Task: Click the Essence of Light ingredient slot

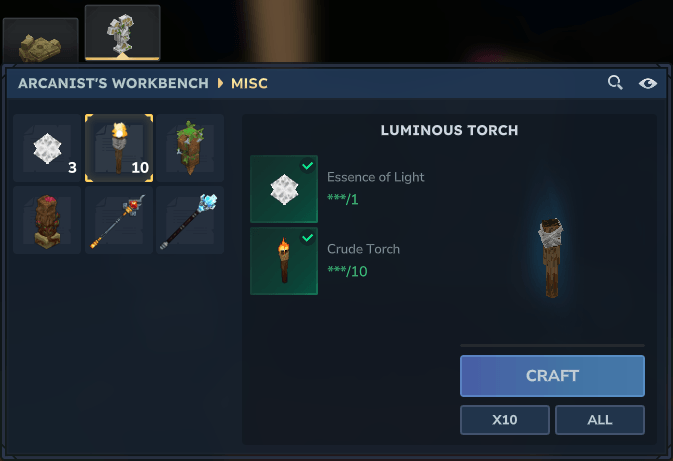Action: coord(284,189)
